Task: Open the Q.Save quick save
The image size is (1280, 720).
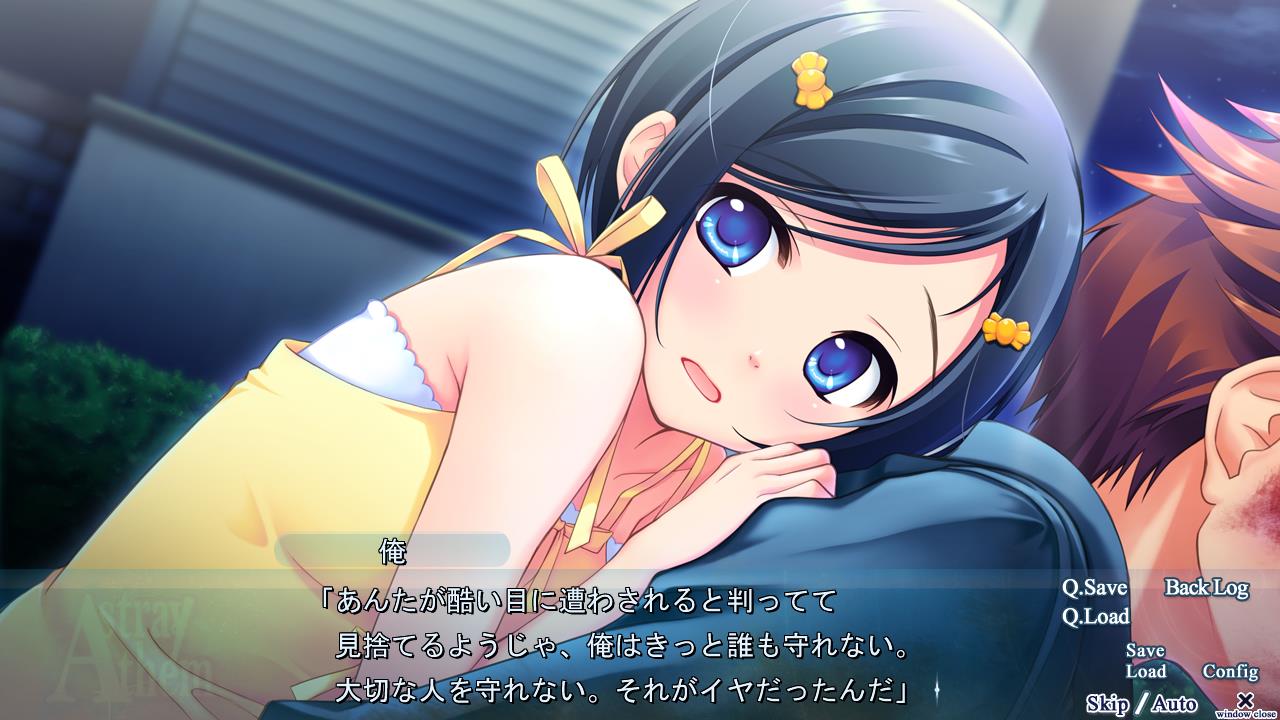Action: (x=1094, y=588)
